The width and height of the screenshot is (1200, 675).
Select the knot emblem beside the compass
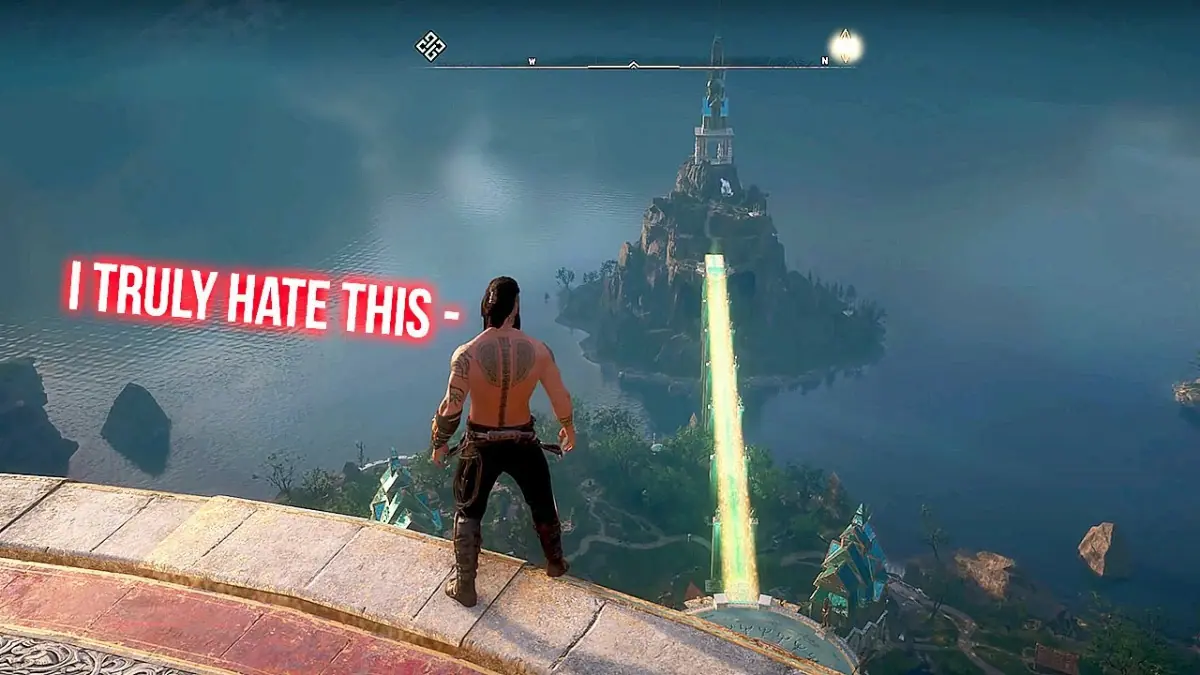430,46
